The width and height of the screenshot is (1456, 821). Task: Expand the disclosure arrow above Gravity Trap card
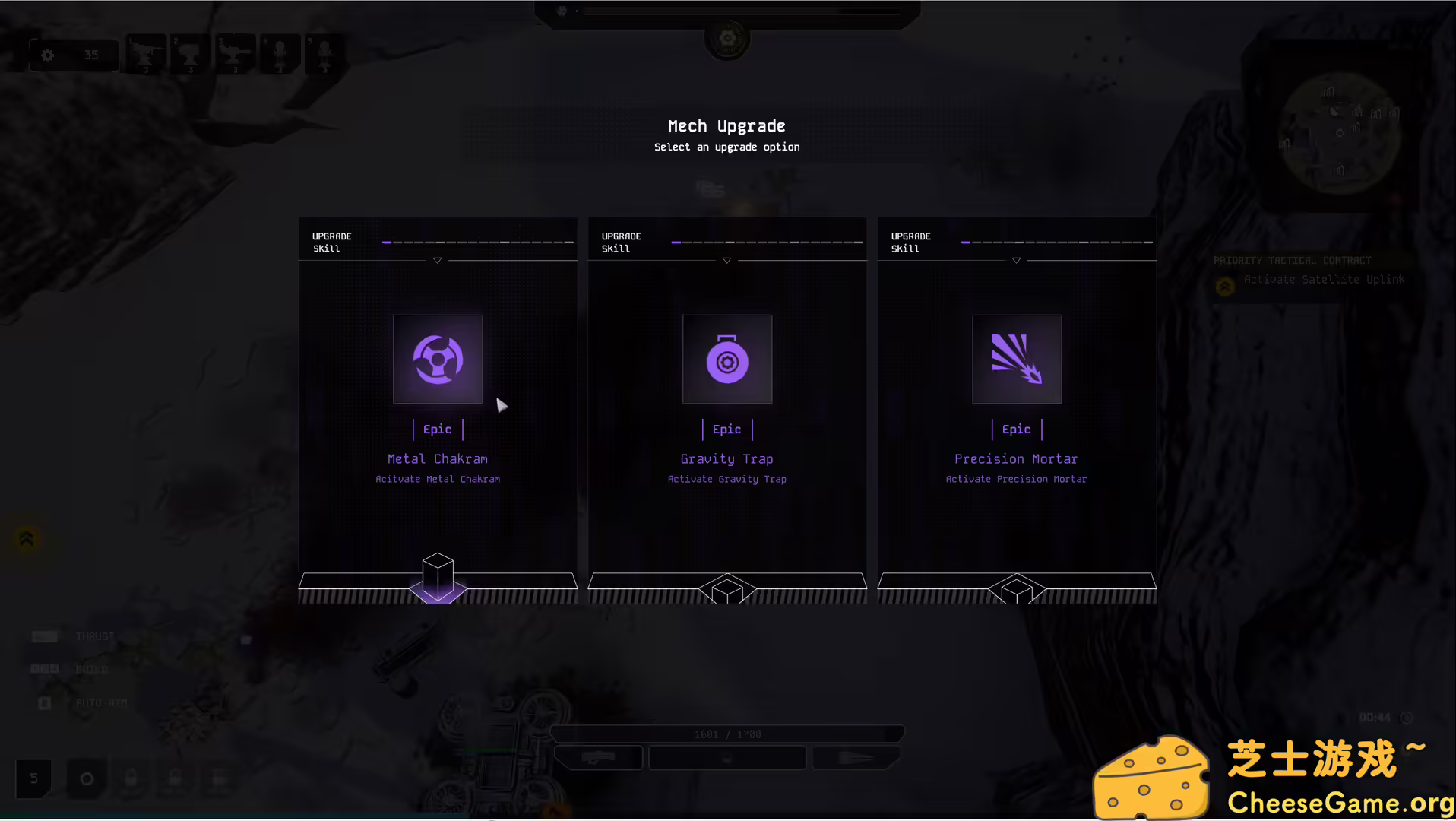pos(726,259)
